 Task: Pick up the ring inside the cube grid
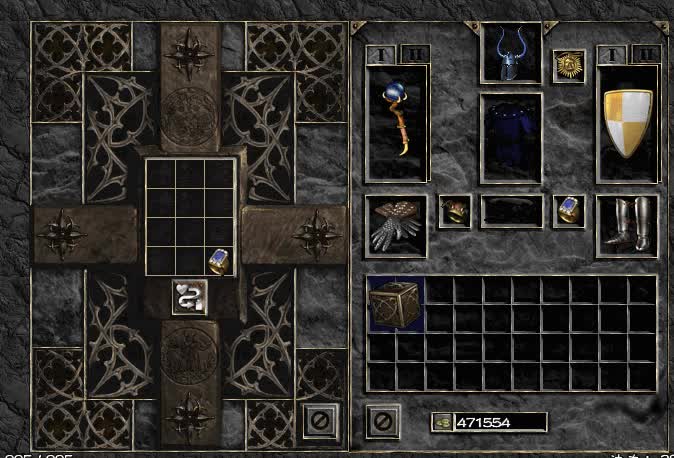coord(220,262)
